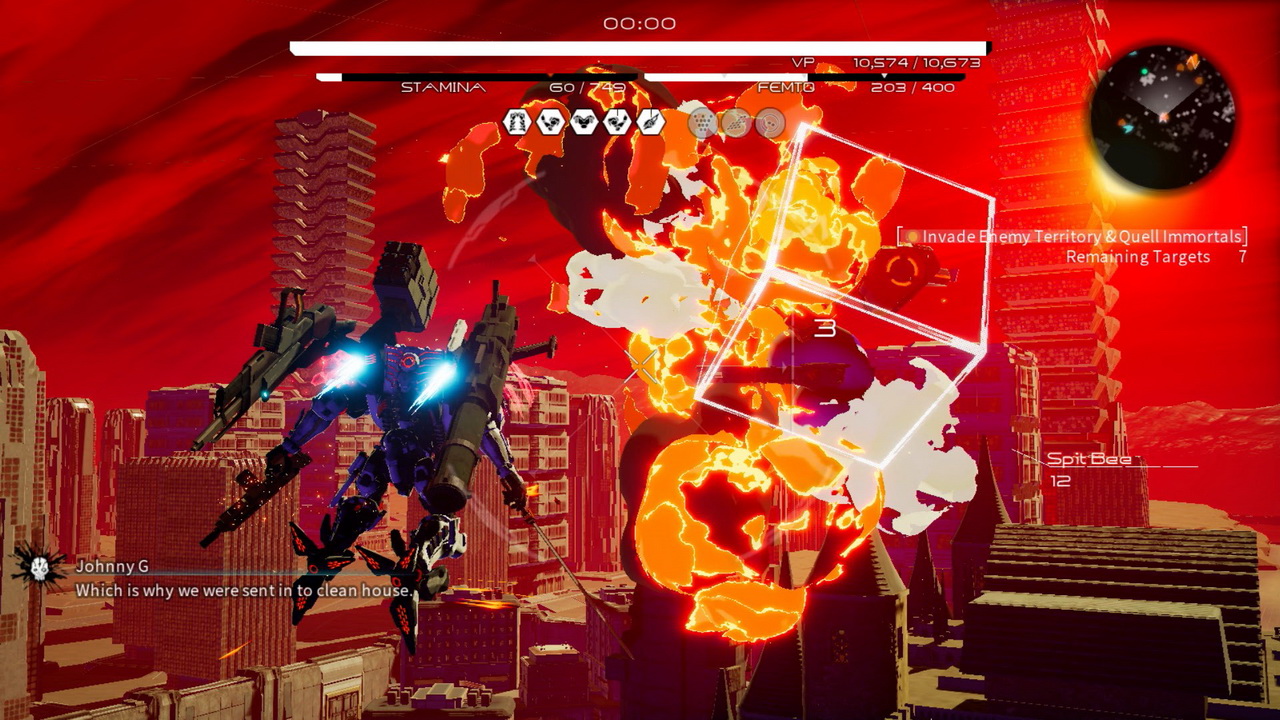Viewport: 1280px width, 720px height.
Task: Select the Spit Bee target label
Action: 1088,459
